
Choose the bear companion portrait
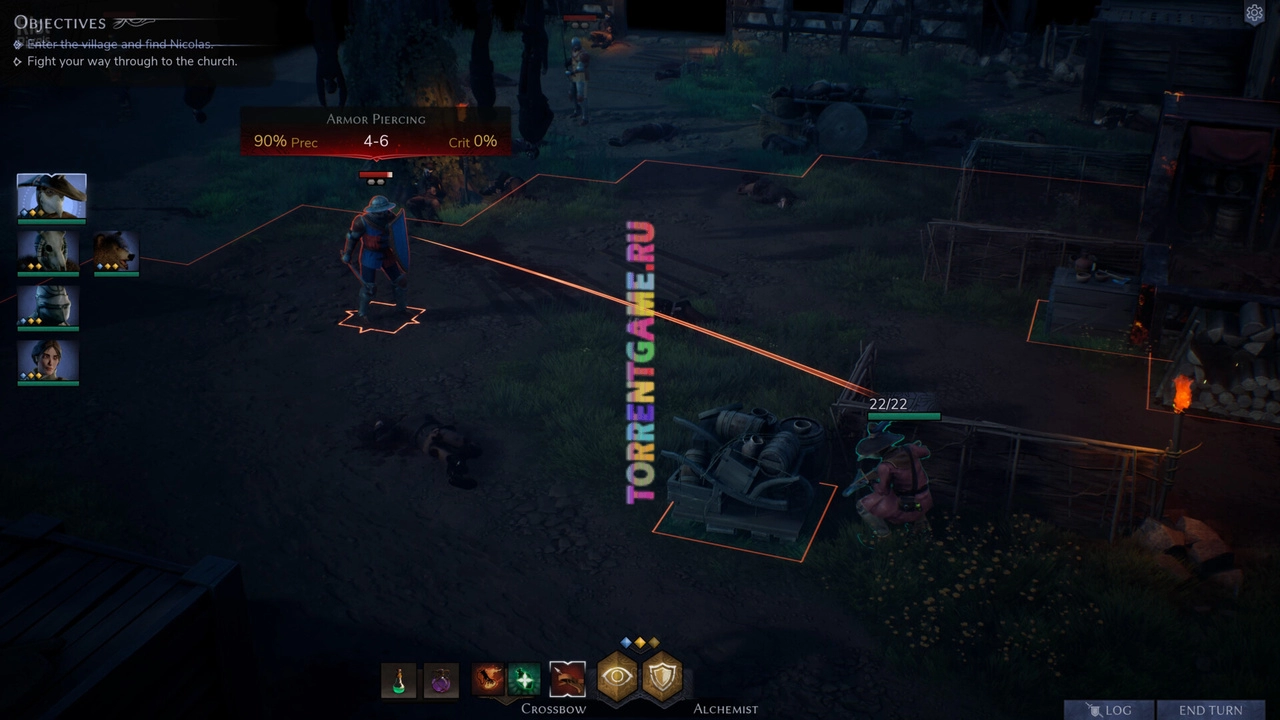[x=116, y=251]
